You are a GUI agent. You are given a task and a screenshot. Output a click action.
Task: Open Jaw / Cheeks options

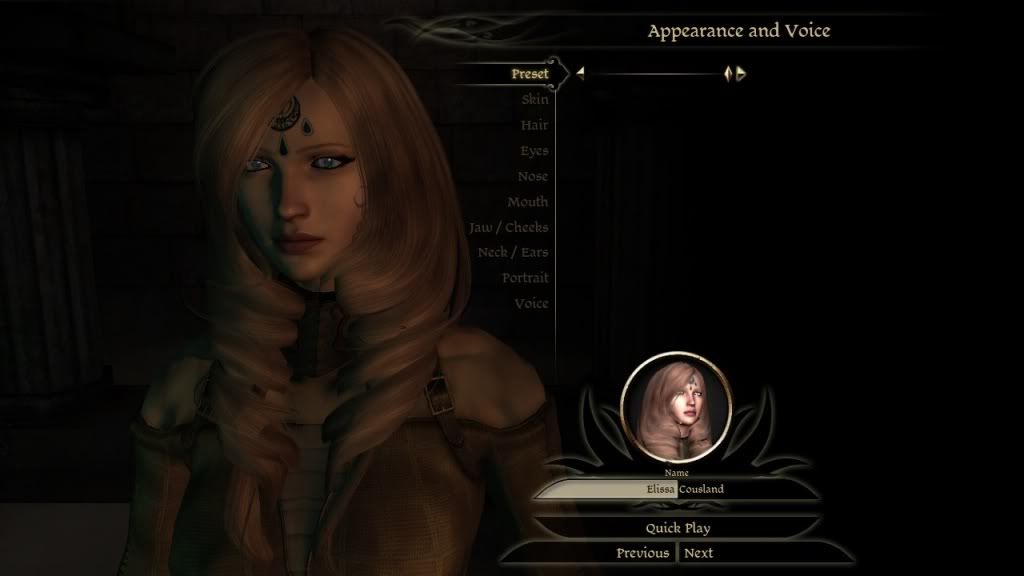coord(509,227)
